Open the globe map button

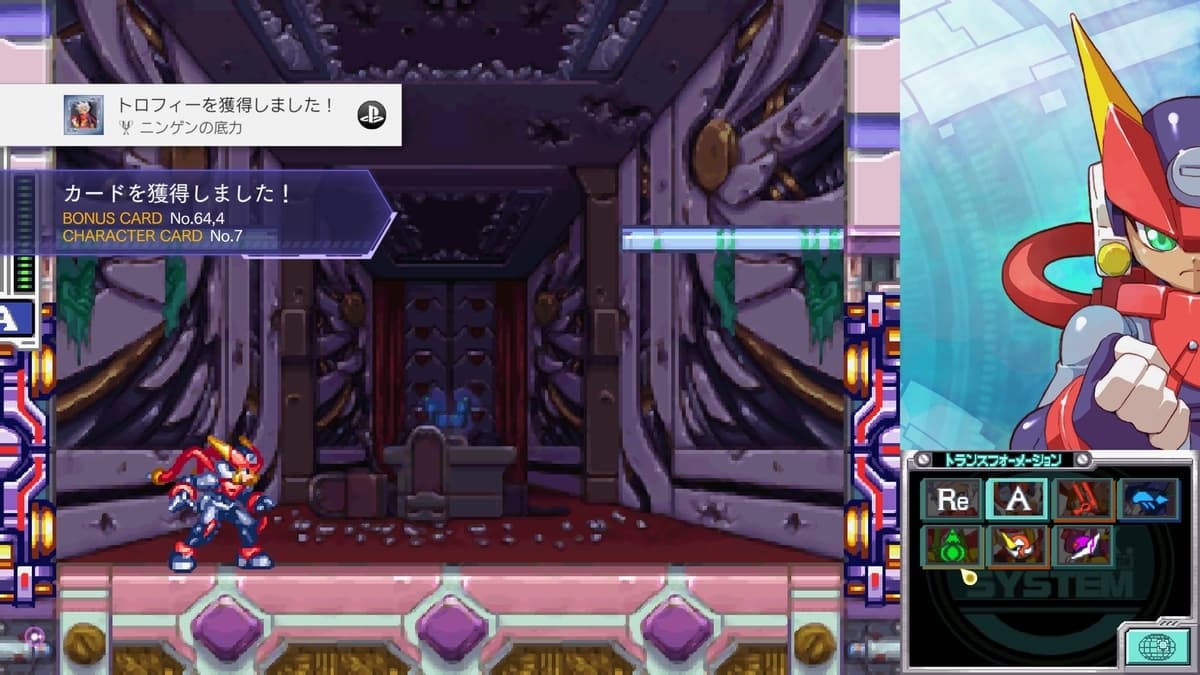(x=1157, y=645)
